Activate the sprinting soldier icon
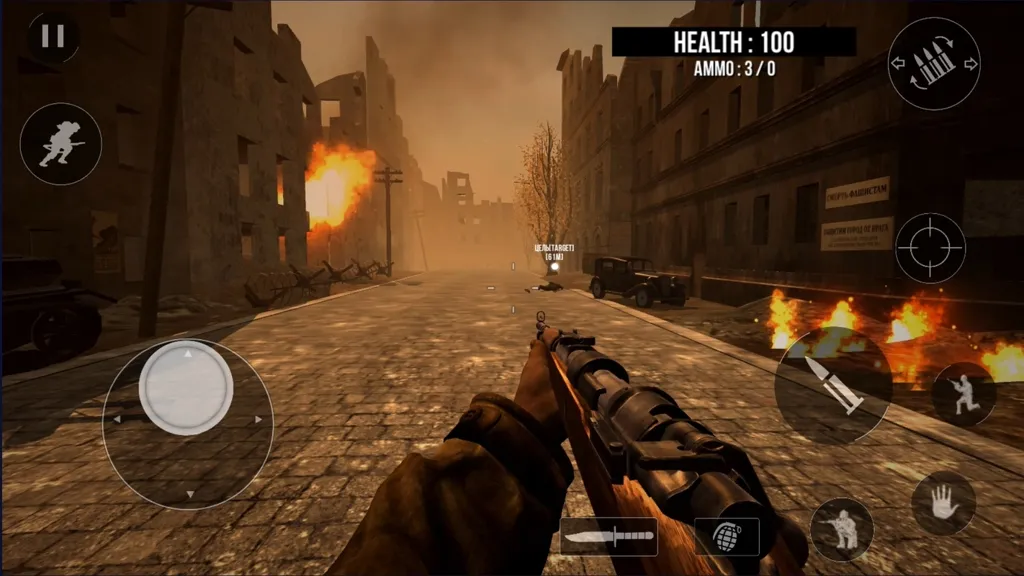The height and width of the screenshot is (576, 1024). 61,144
